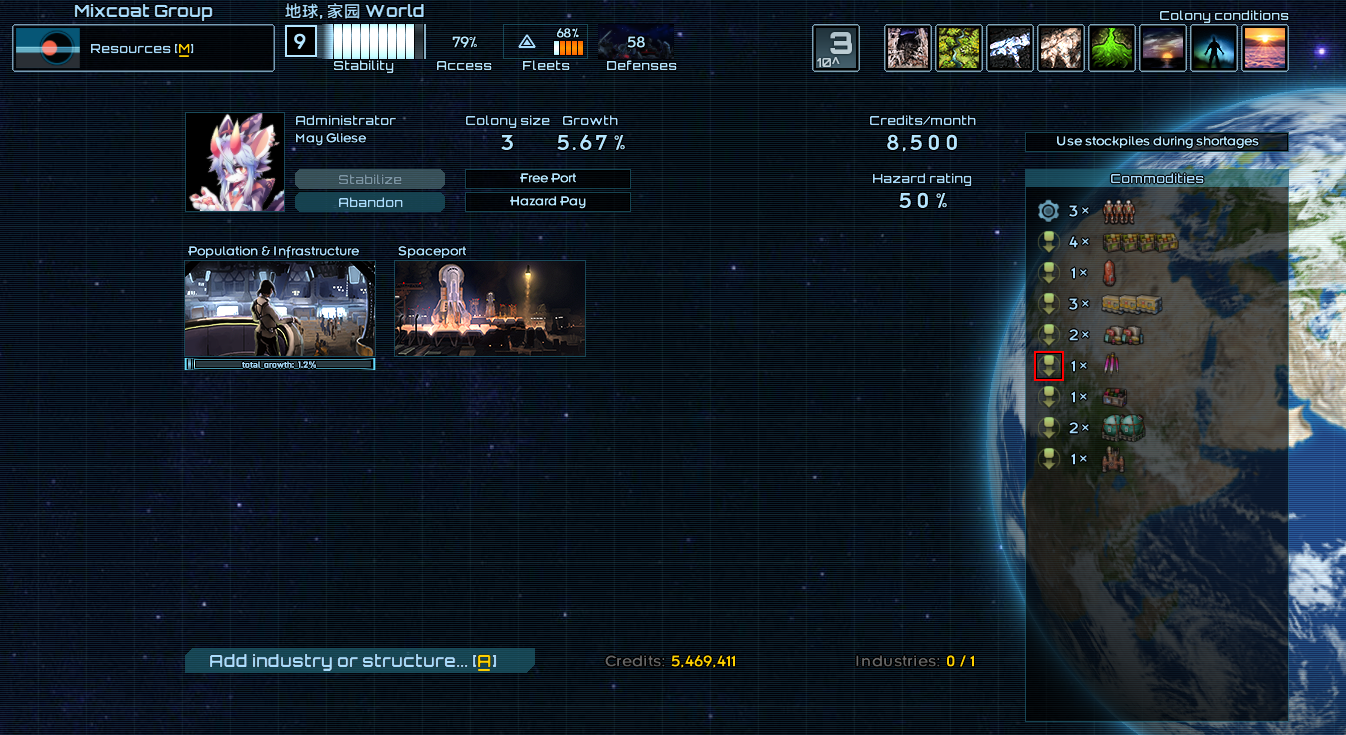Select the pink crystal shards commodity

pos(1110,366)
